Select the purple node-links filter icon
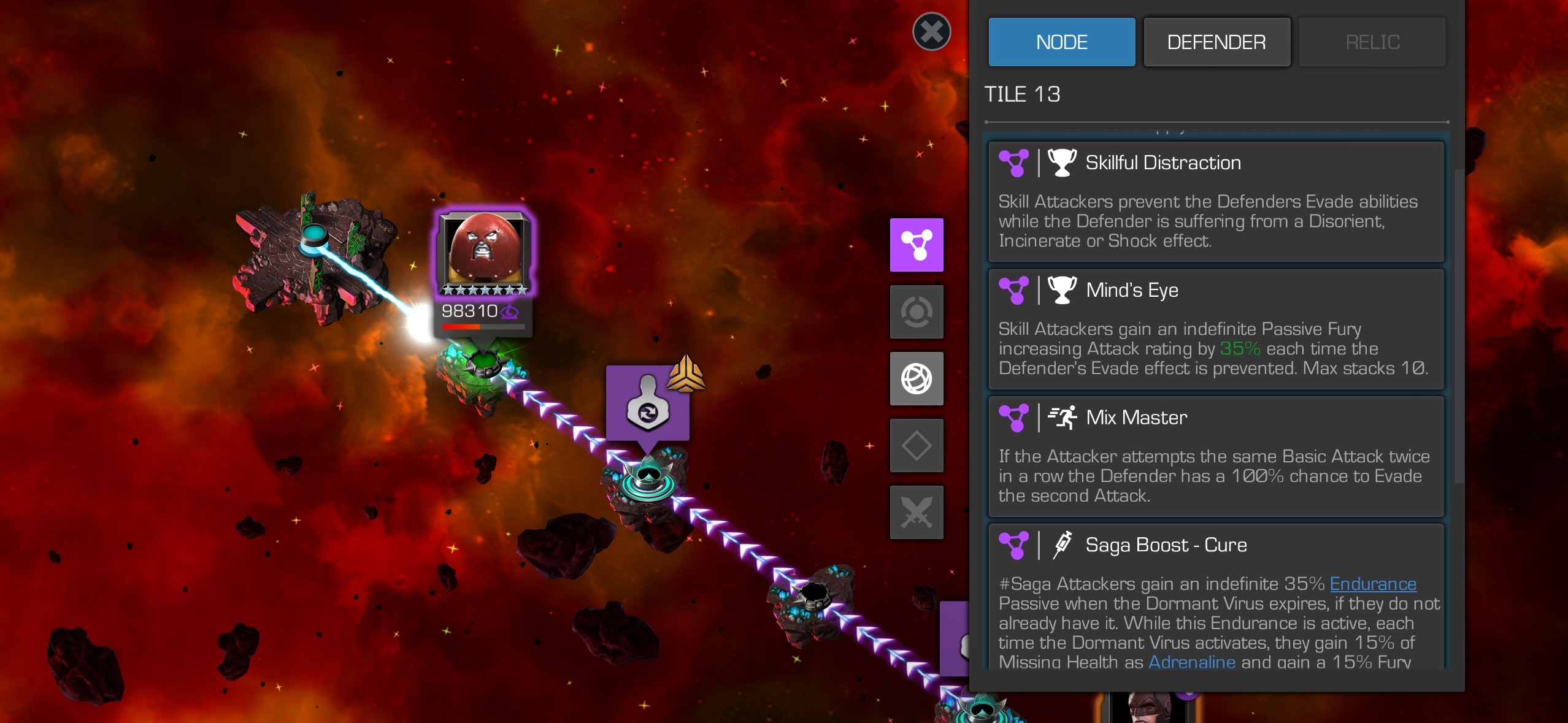The width and height of the screenshot is (1568, 723). tap(917, 245)
